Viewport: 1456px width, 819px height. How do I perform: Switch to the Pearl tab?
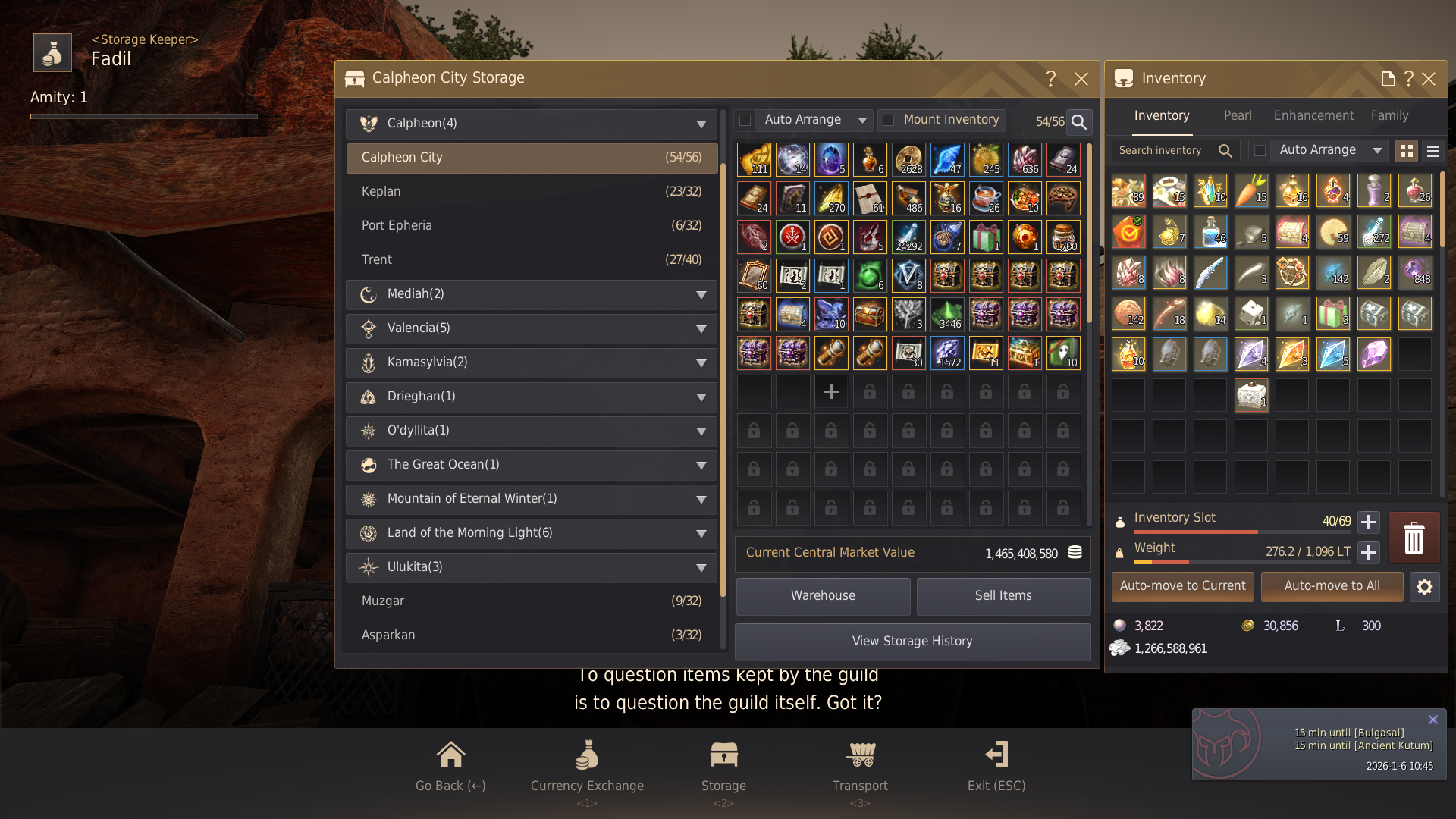pos(1238,115)
